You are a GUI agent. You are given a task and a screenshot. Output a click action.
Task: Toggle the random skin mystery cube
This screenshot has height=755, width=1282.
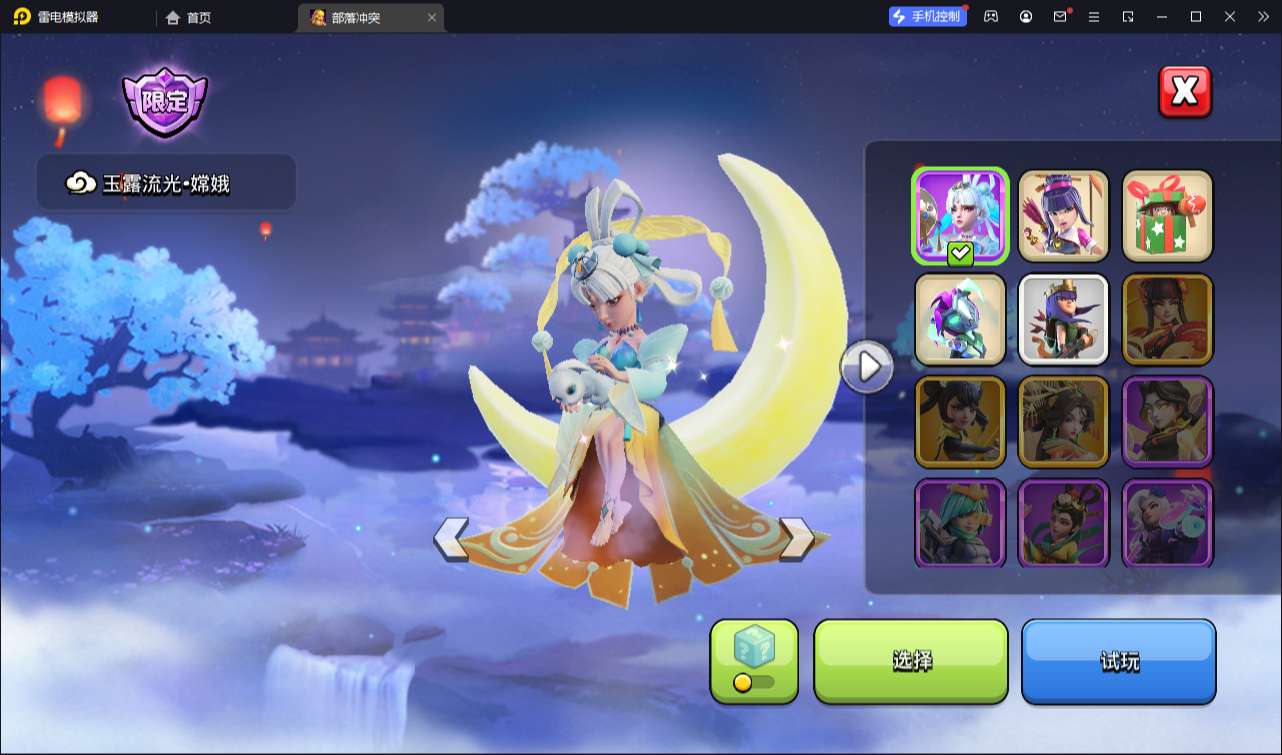pyautogui.click(x=754, y=661)
